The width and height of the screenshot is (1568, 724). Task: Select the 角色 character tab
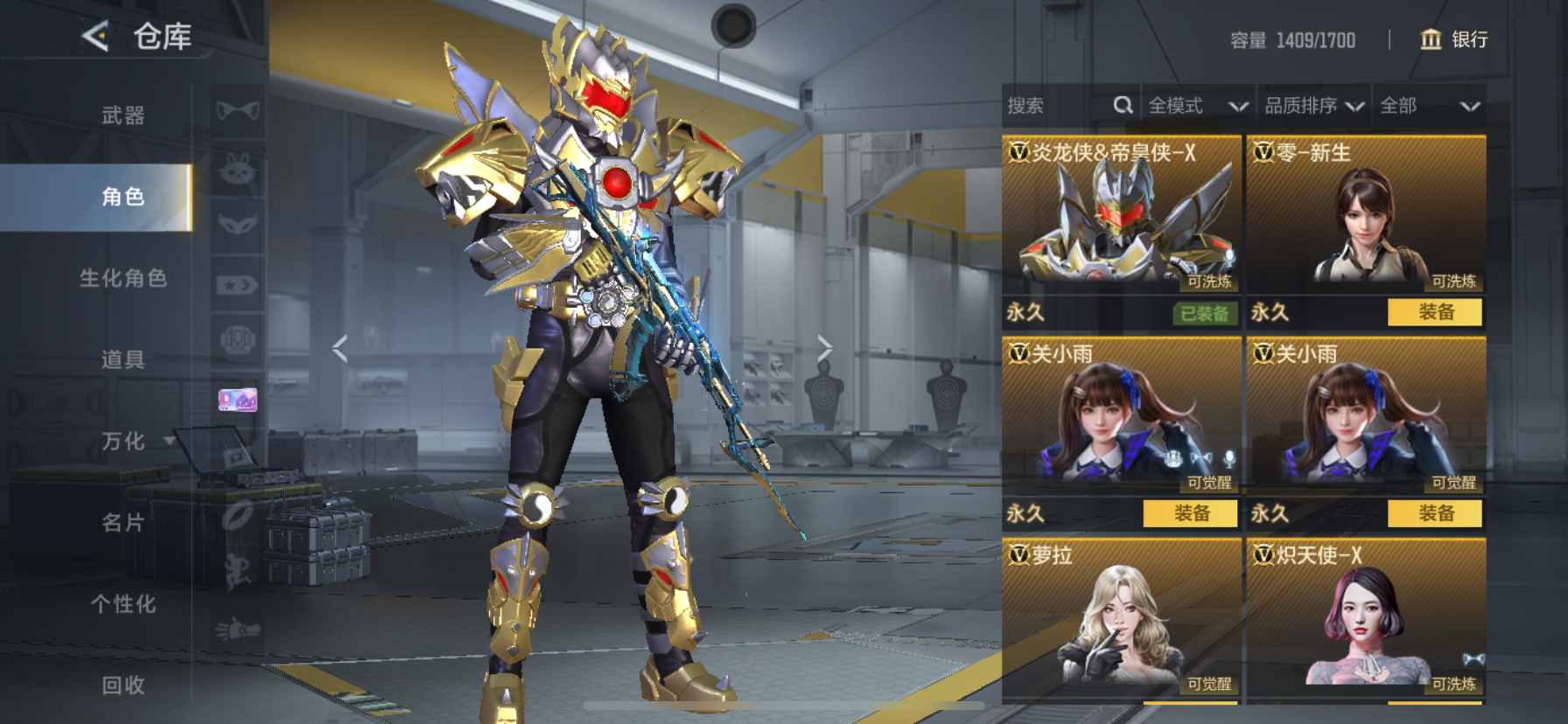coord(122,197)
